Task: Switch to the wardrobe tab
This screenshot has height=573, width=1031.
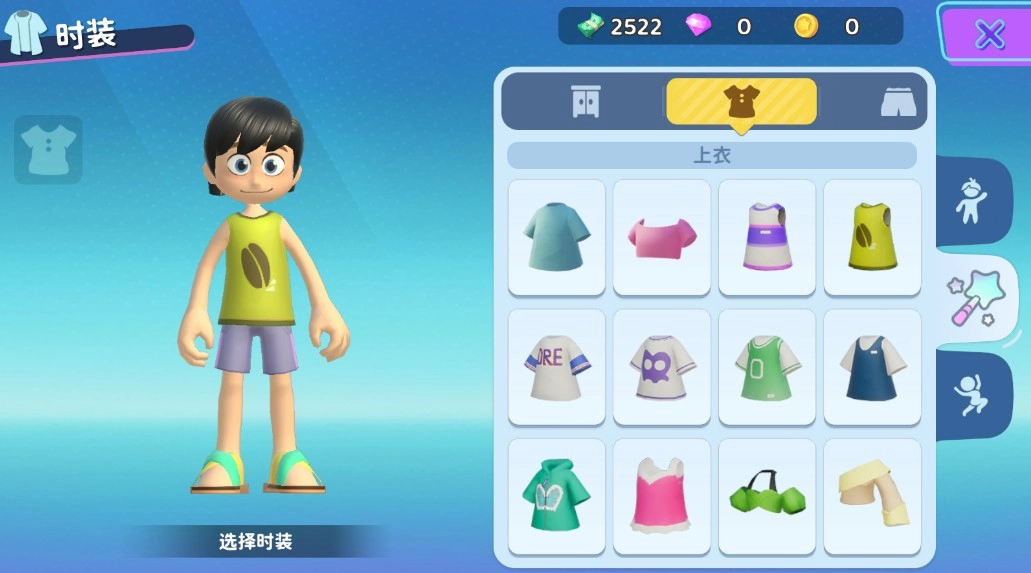Action: (586, 101)
